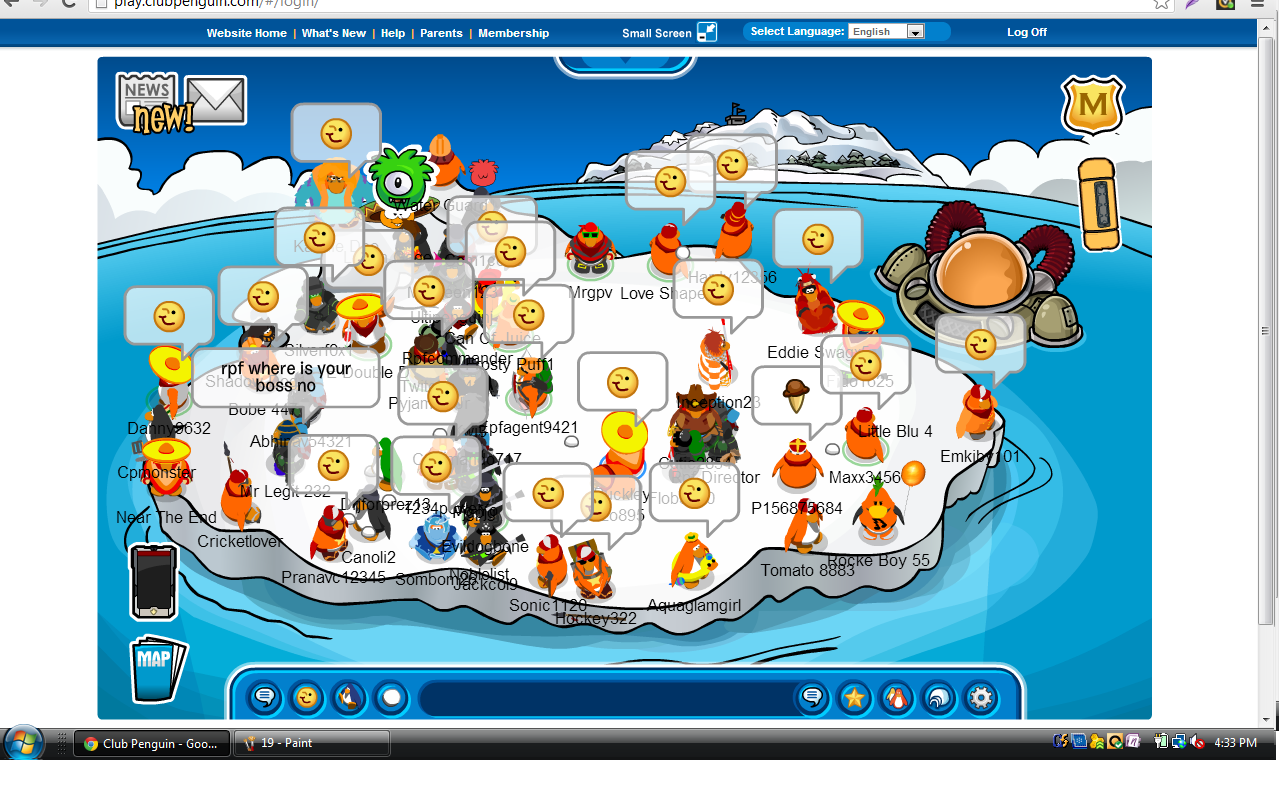Open the Help page
This screenshot has width=1280, height=800.
[x=393, y=32]
